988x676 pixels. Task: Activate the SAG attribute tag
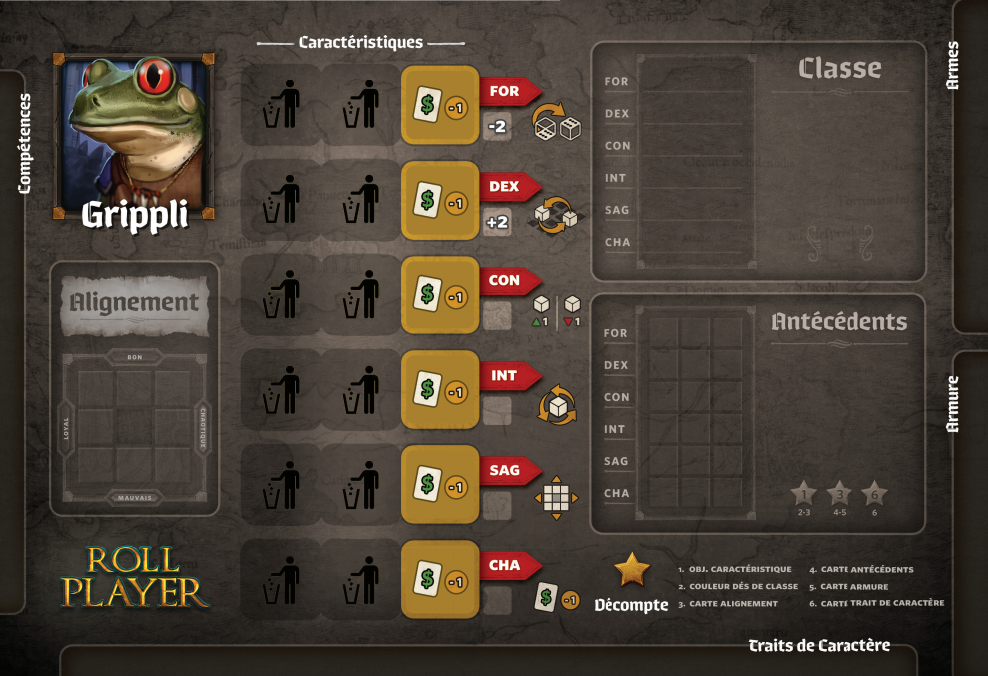[506, 471]
